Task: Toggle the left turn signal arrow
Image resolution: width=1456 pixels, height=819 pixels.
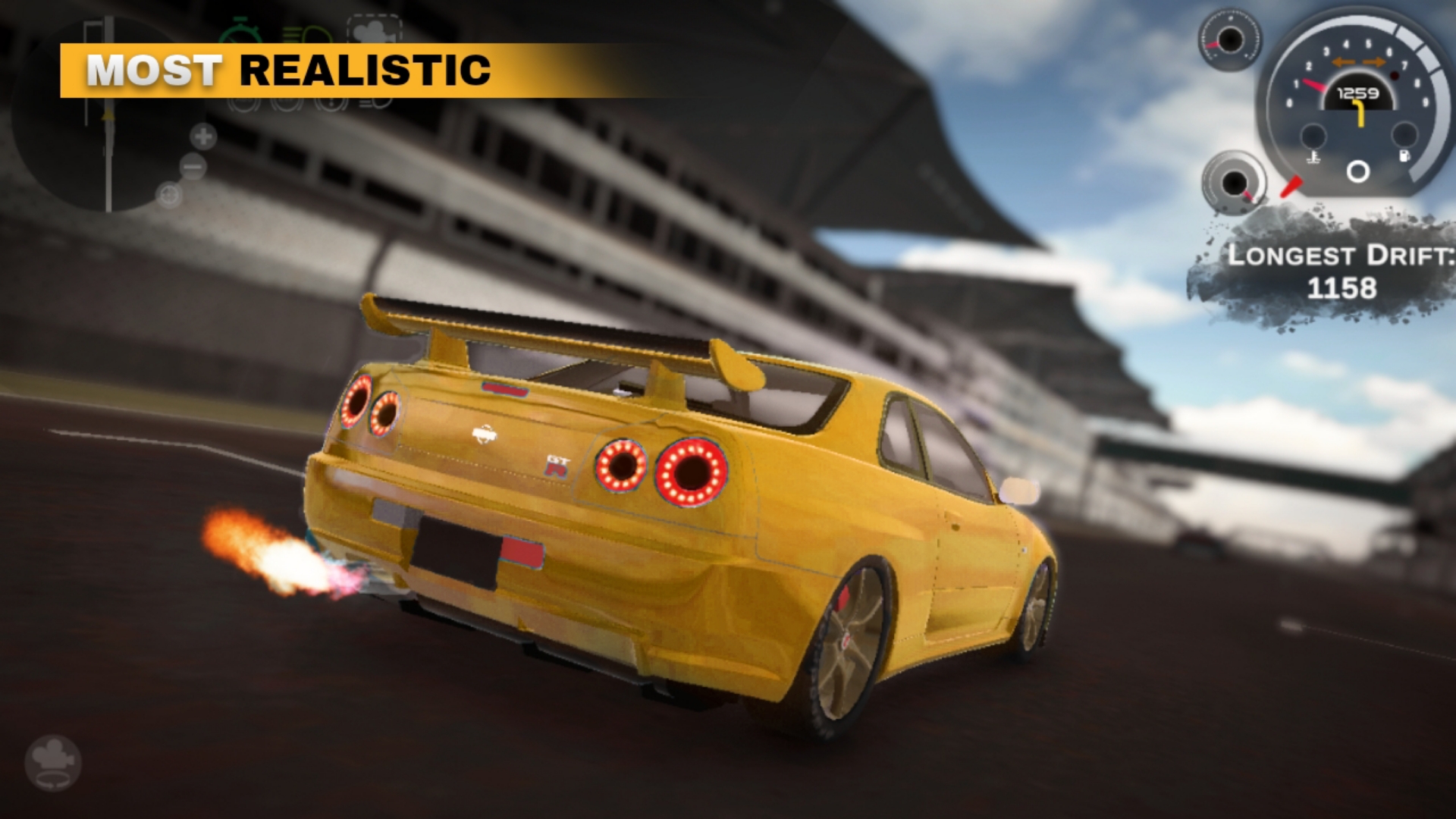Action: 1343,62
